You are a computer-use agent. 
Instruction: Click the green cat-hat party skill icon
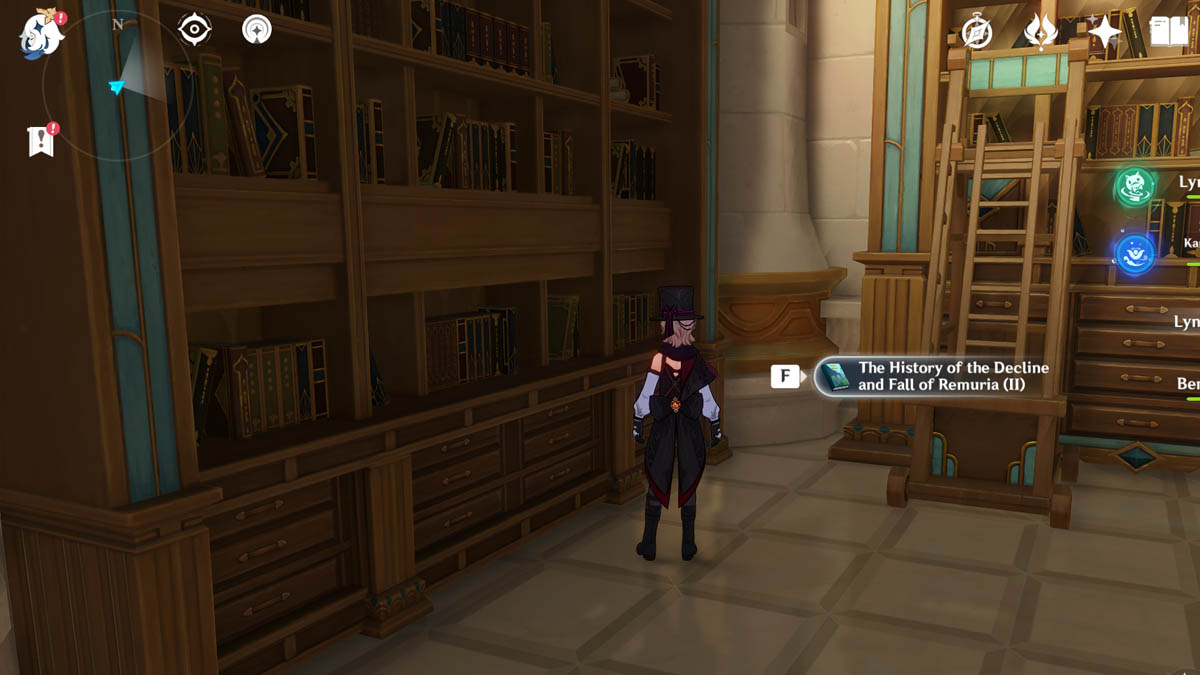click(1135, 187)
